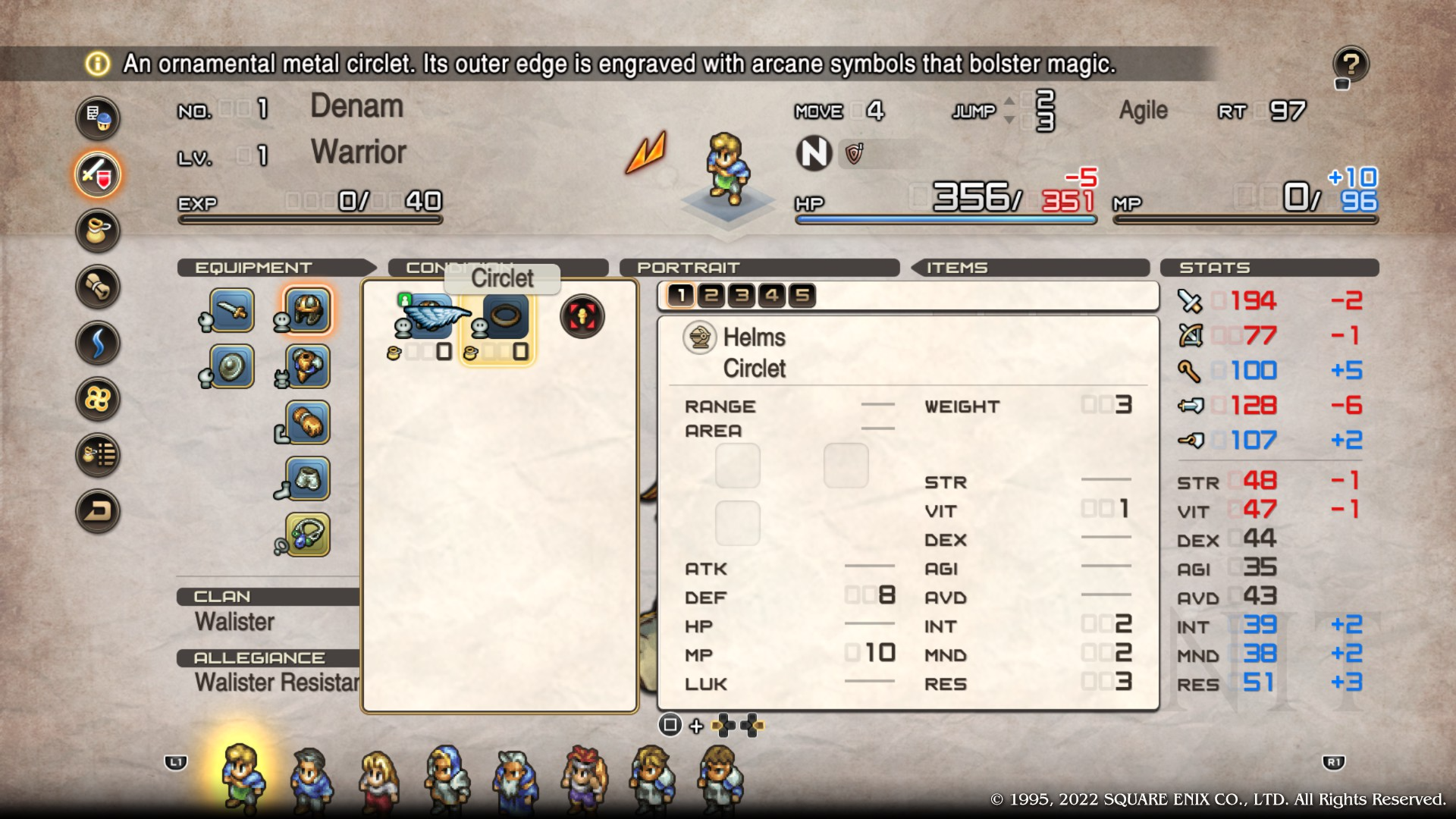
Task: Click the return arrow button
Action: [98, 511]
